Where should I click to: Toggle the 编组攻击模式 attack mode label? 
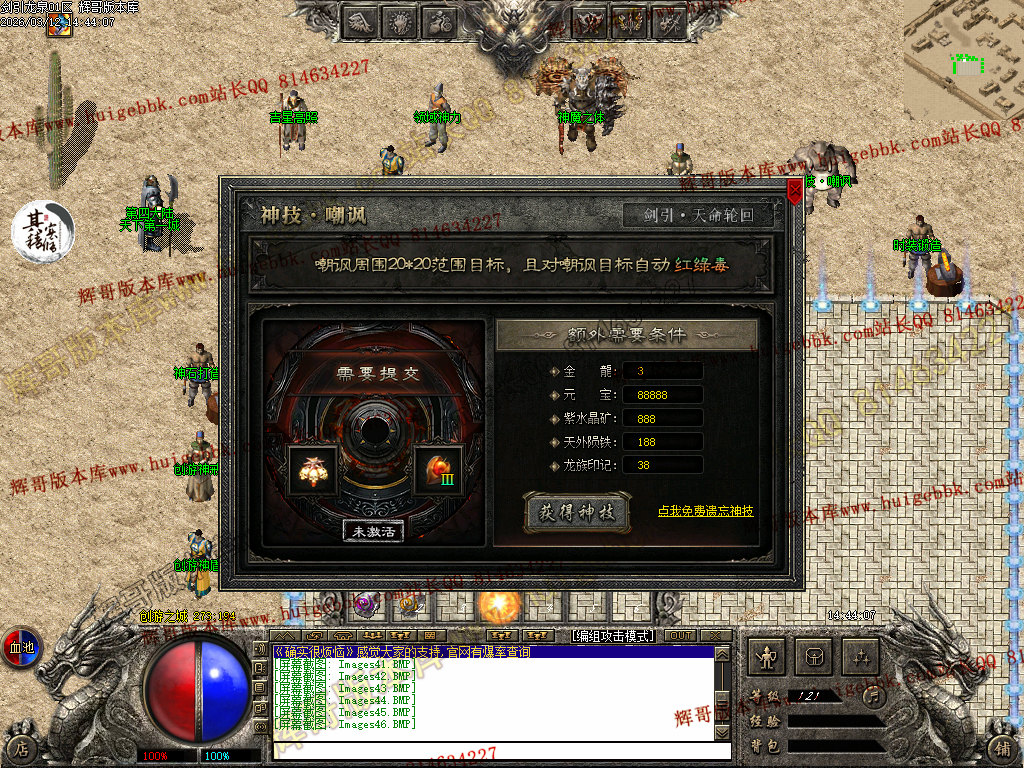click(611, 635)
